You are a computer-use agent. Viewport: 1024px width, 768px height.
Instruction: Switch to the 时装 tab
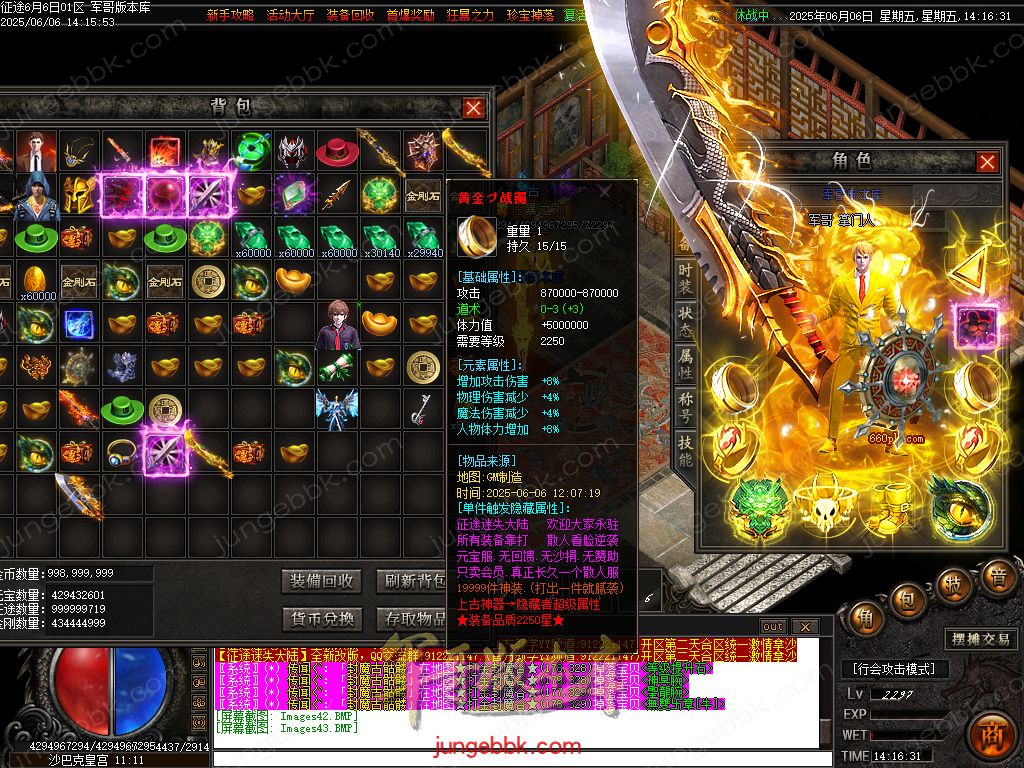pos(685,277)
